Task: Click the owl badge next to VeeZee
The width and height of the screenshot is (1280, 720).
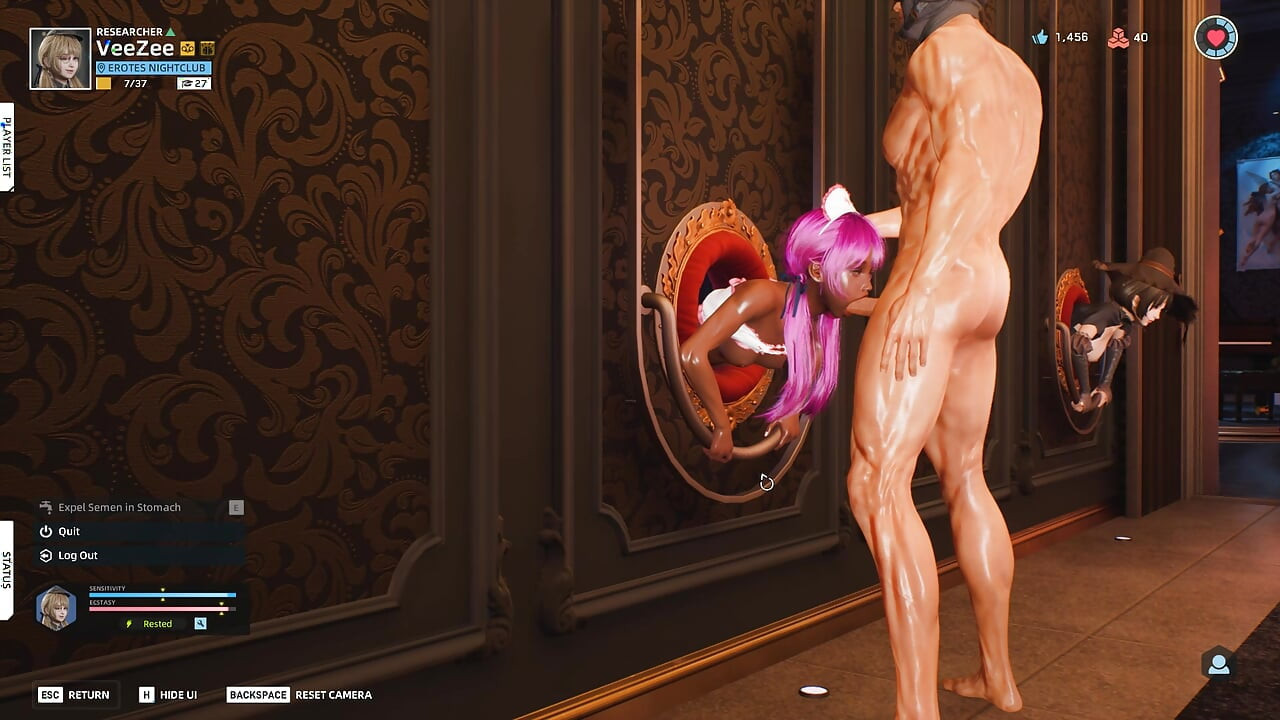Action: pos(187,48)
